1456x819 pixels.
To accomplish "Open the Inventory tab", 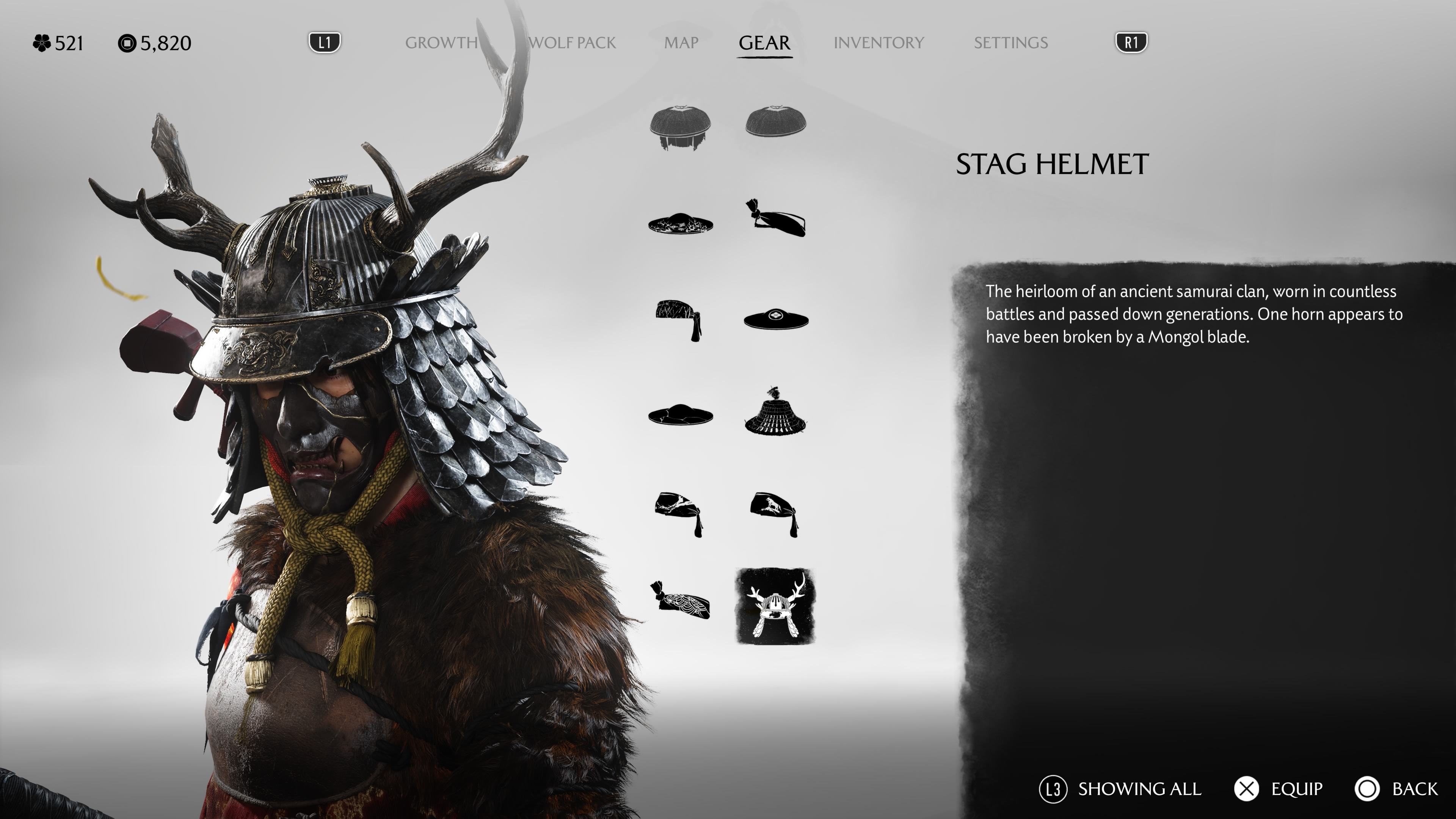I will tap(879, 43).
